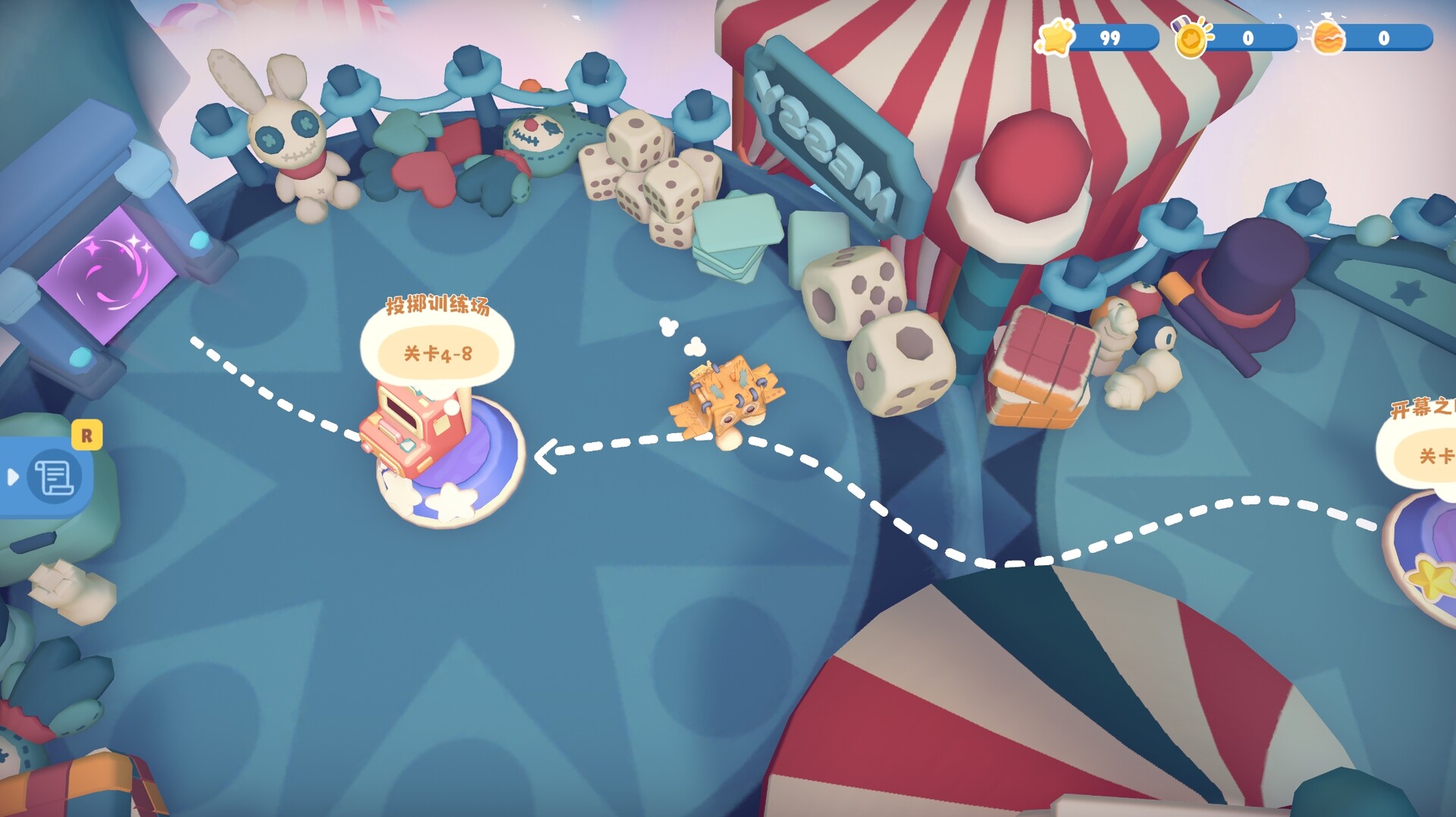Viewport: 1456px width, 817px height.
Task: Select the red arcade machine at level 4-8
Action: [x=413, y=429]
